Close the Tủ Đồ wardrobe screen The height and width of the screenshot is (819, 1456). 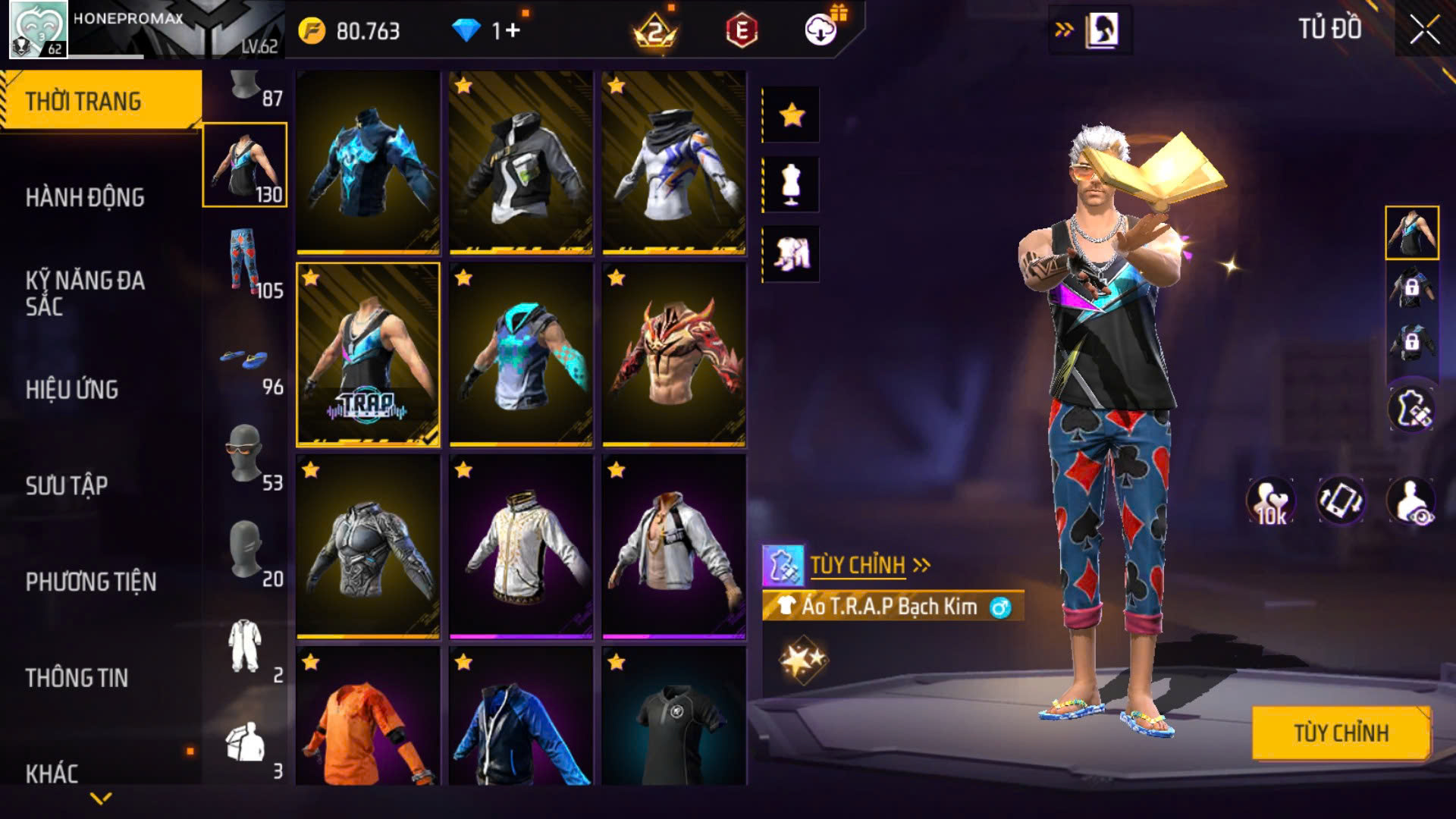point(1424,30)
